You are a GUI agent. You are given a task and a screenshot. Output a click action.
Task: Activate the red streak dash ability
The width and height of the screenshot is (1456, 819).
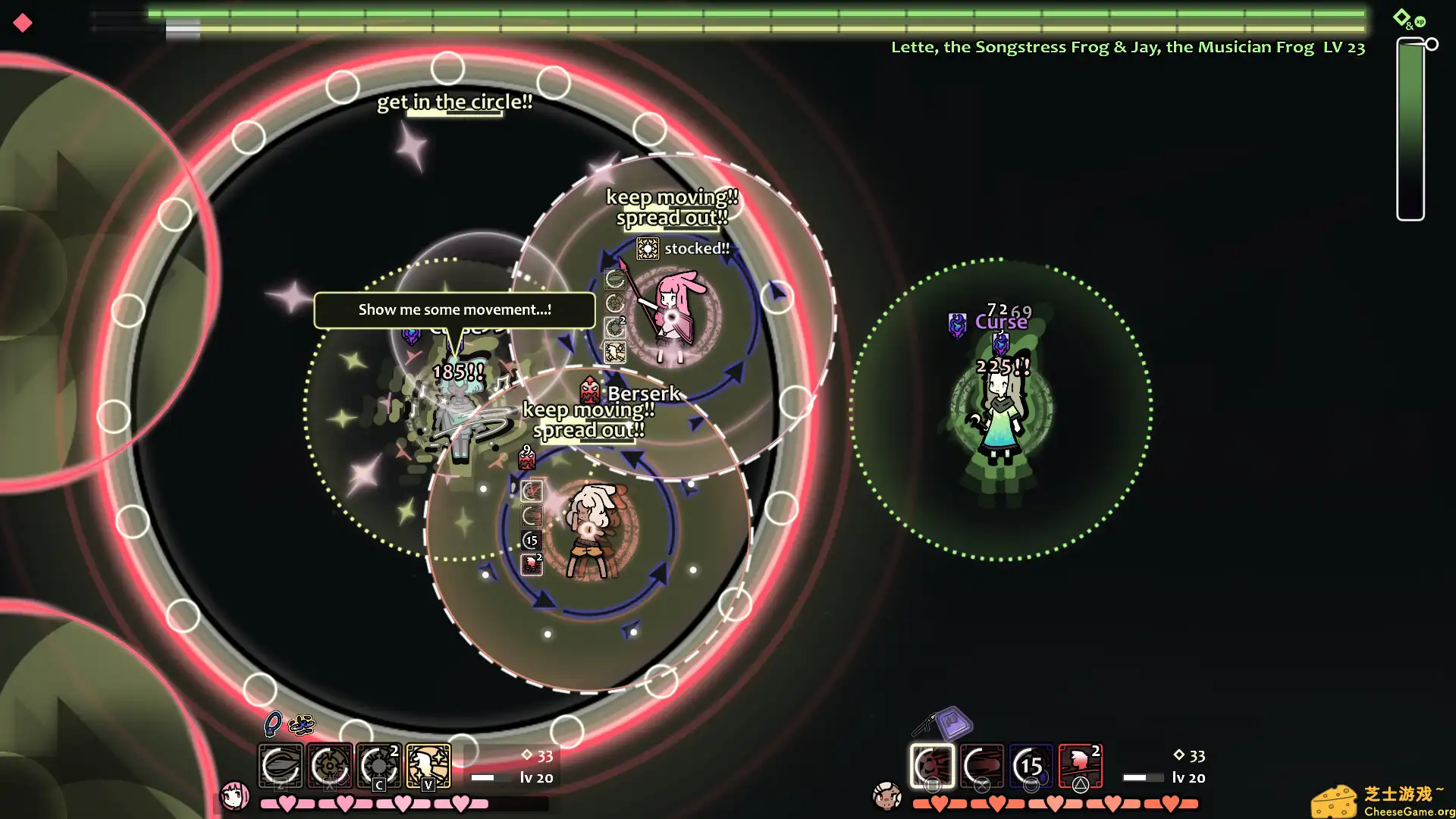point(982,765)
